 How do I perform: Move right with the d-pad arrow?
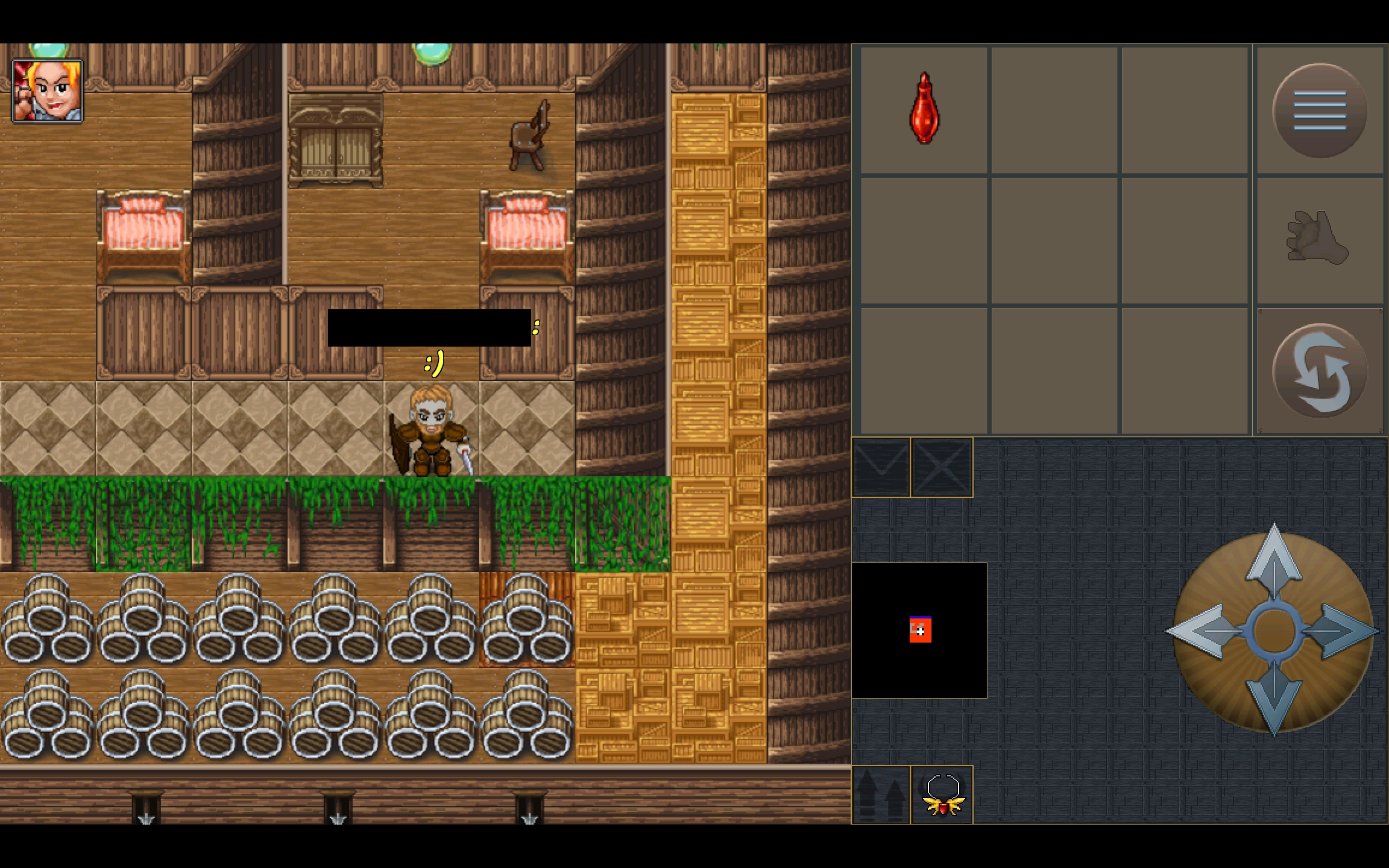click(1346, 631)
